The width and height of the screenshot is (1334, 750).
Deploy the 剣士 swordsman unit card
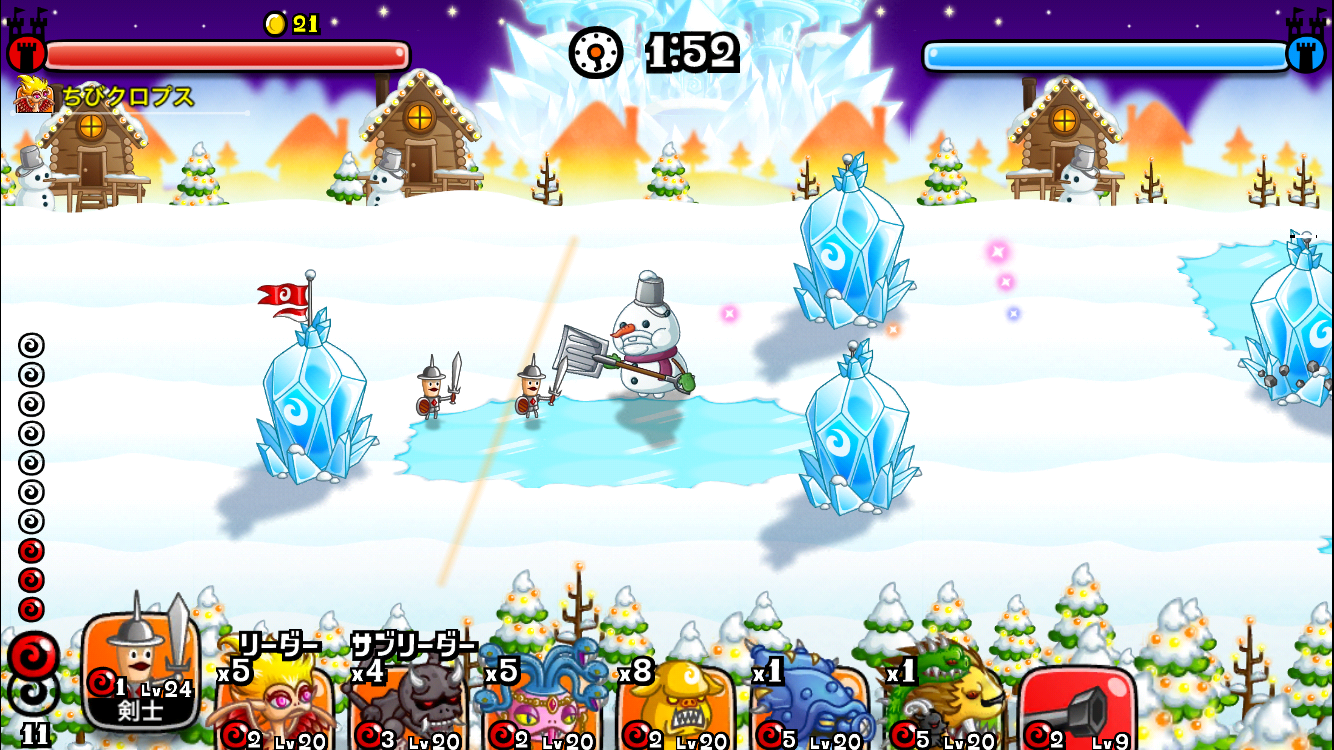click(x=140, y=668)
